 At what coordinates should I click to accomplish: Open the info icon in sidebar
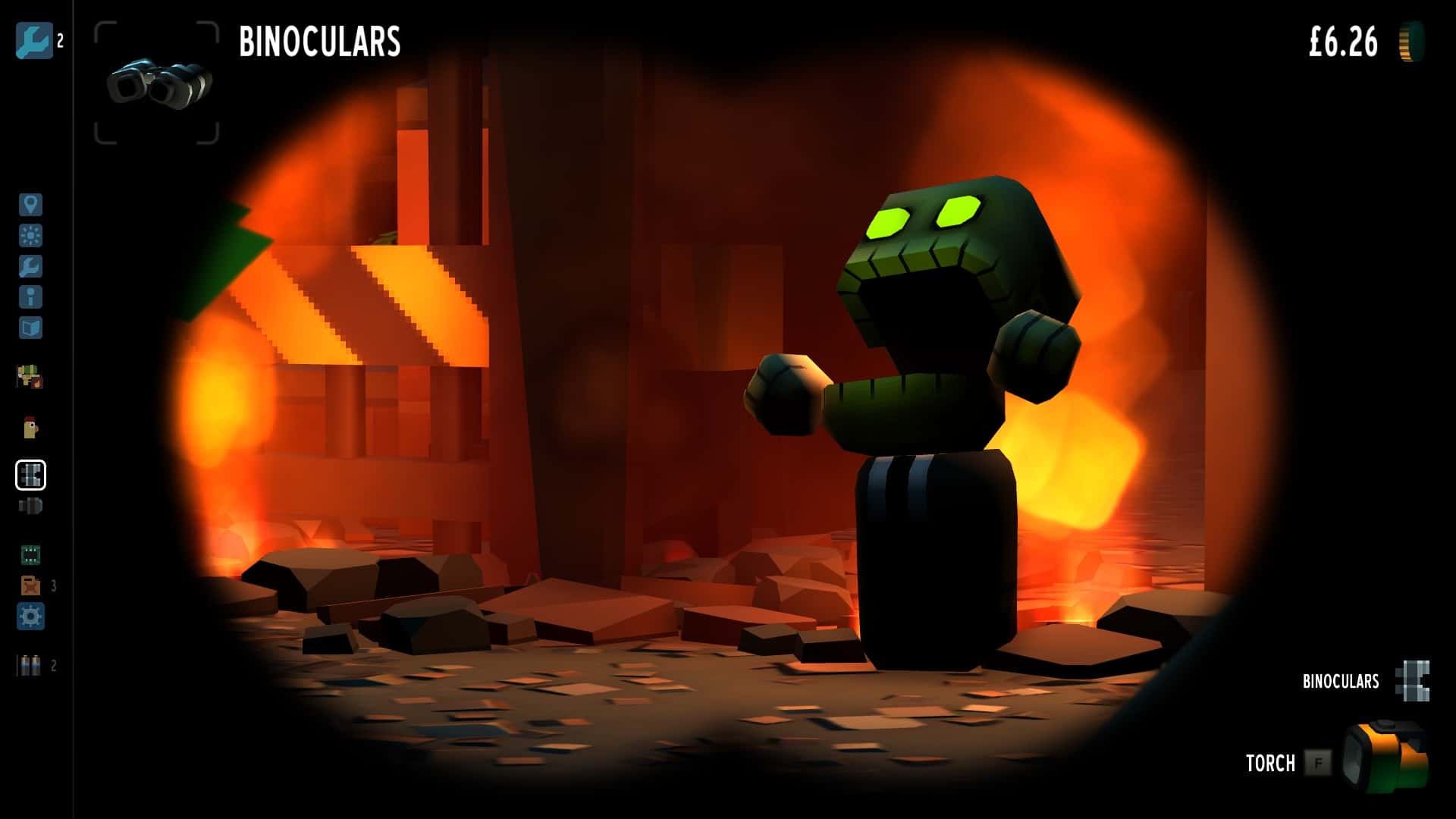(x=29, y=297)
